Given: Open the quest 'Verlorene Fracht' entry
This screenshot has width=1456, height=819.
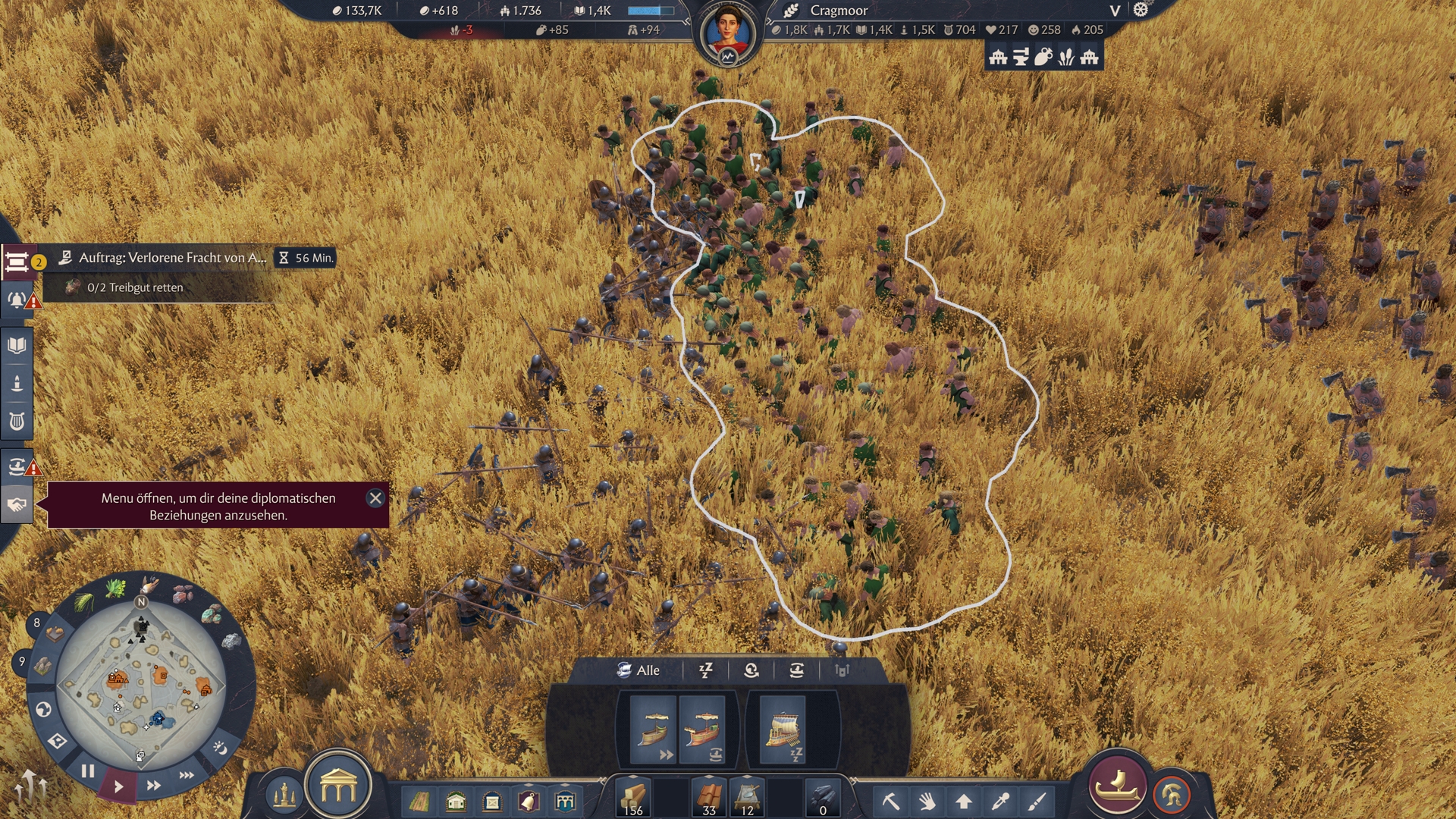Looking at the screenshot, I should point(172,258).
